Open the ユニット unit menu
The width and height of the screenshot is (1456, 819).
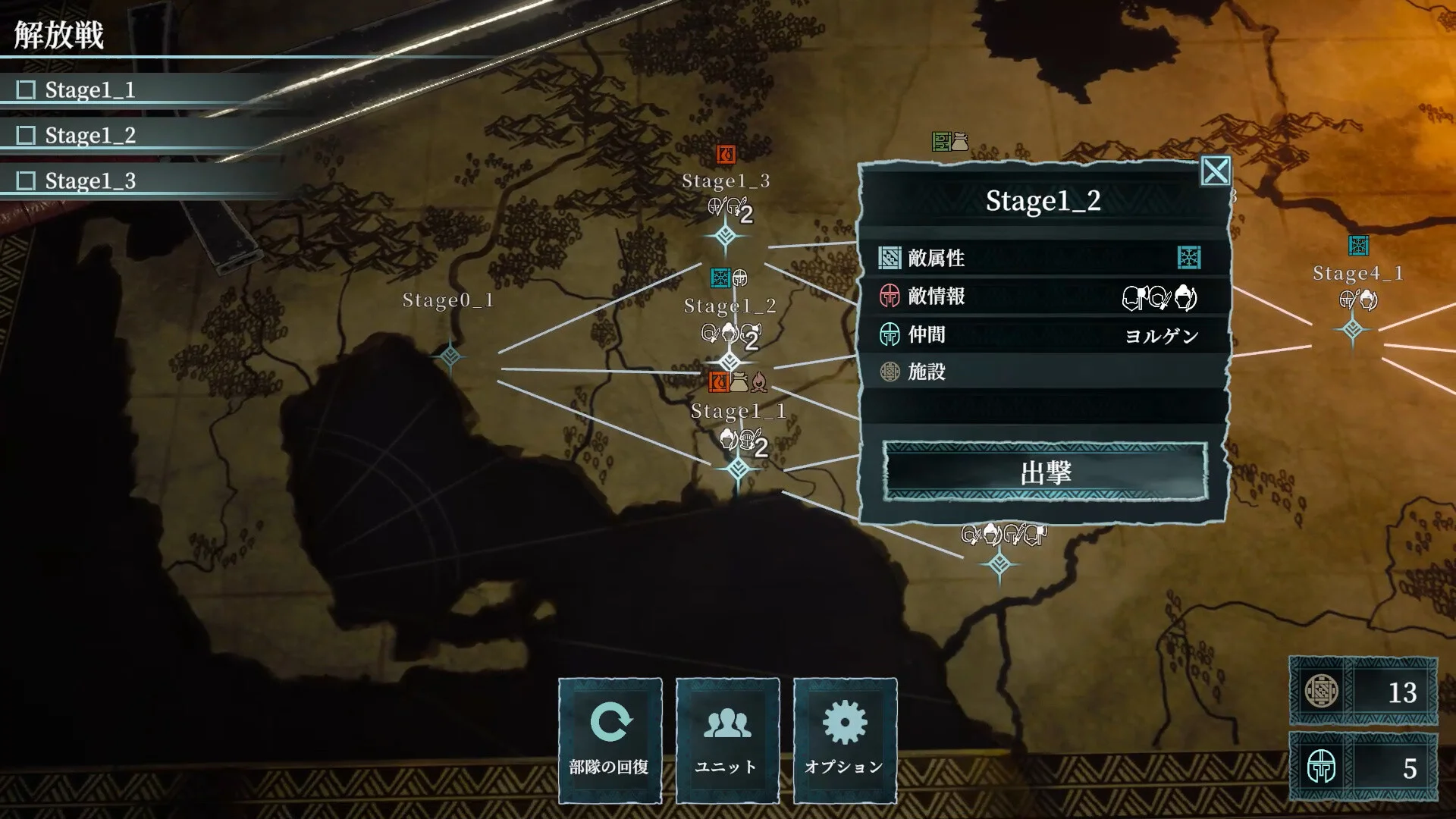727,740
